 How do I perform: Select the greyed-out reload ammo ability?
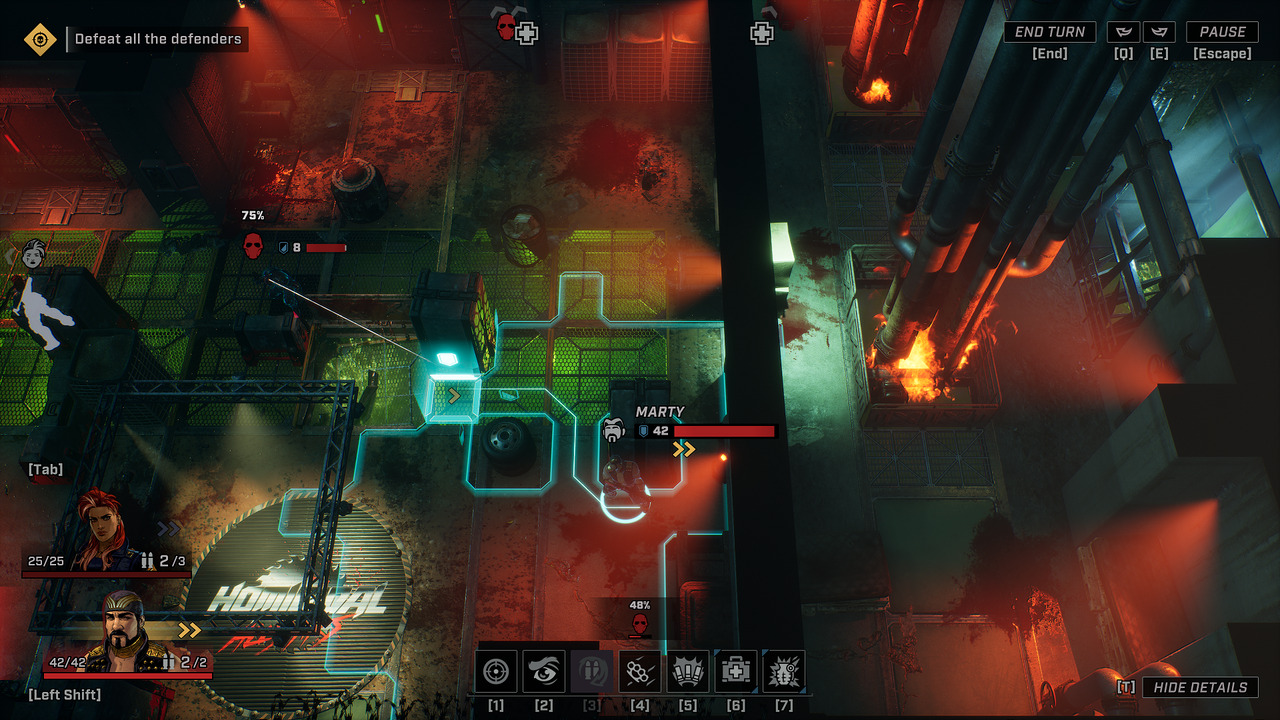coord(592,671)
